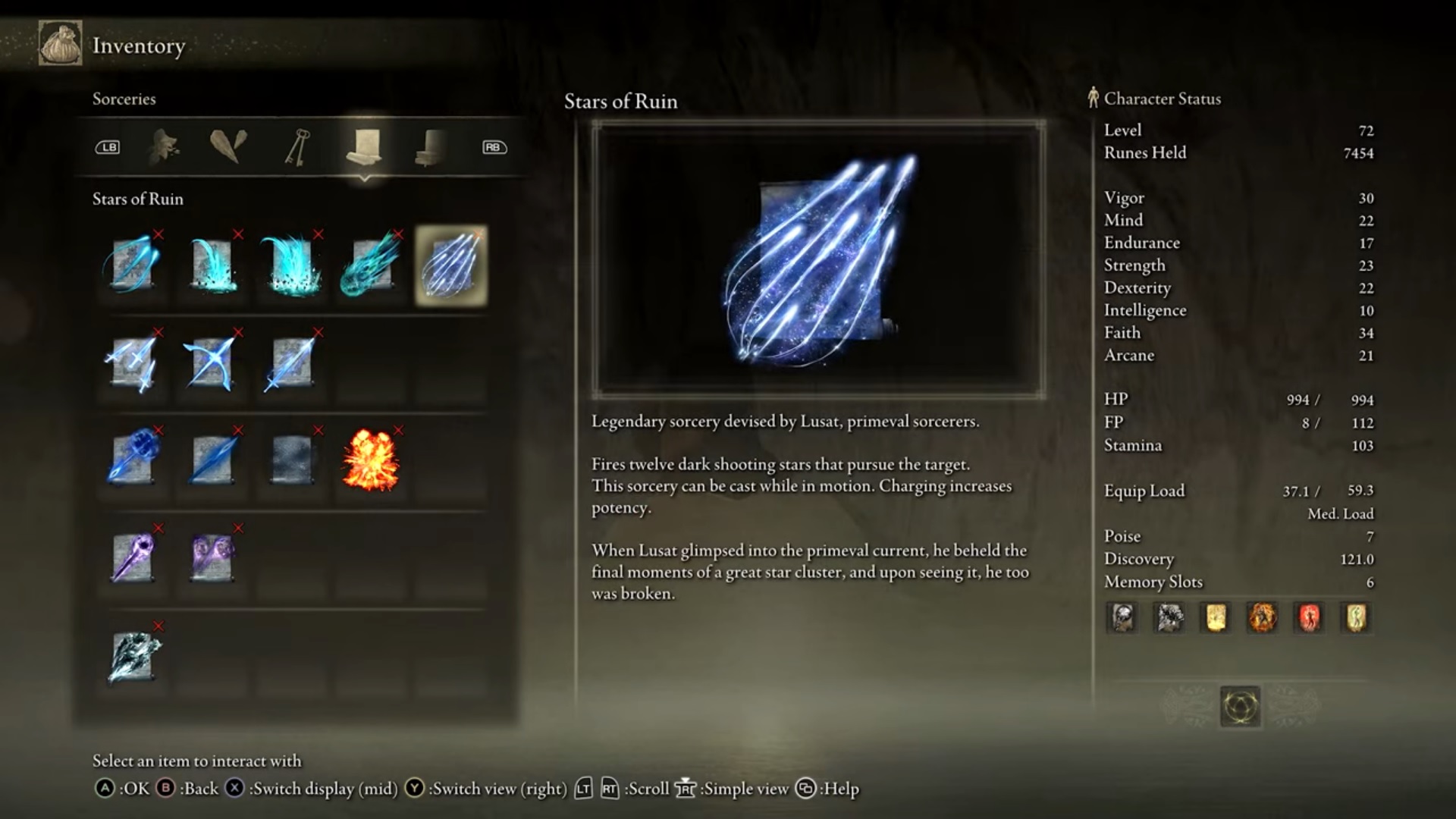Select the highlighted Stars of Ruin sorcery
The image size is (1456, 819).
click(451, 266)
